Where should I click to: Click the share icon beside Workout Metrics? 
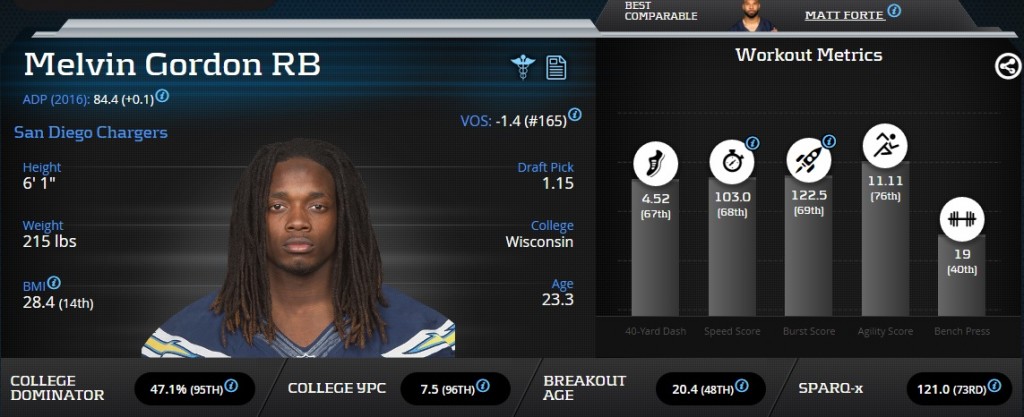coord(1007,67)
